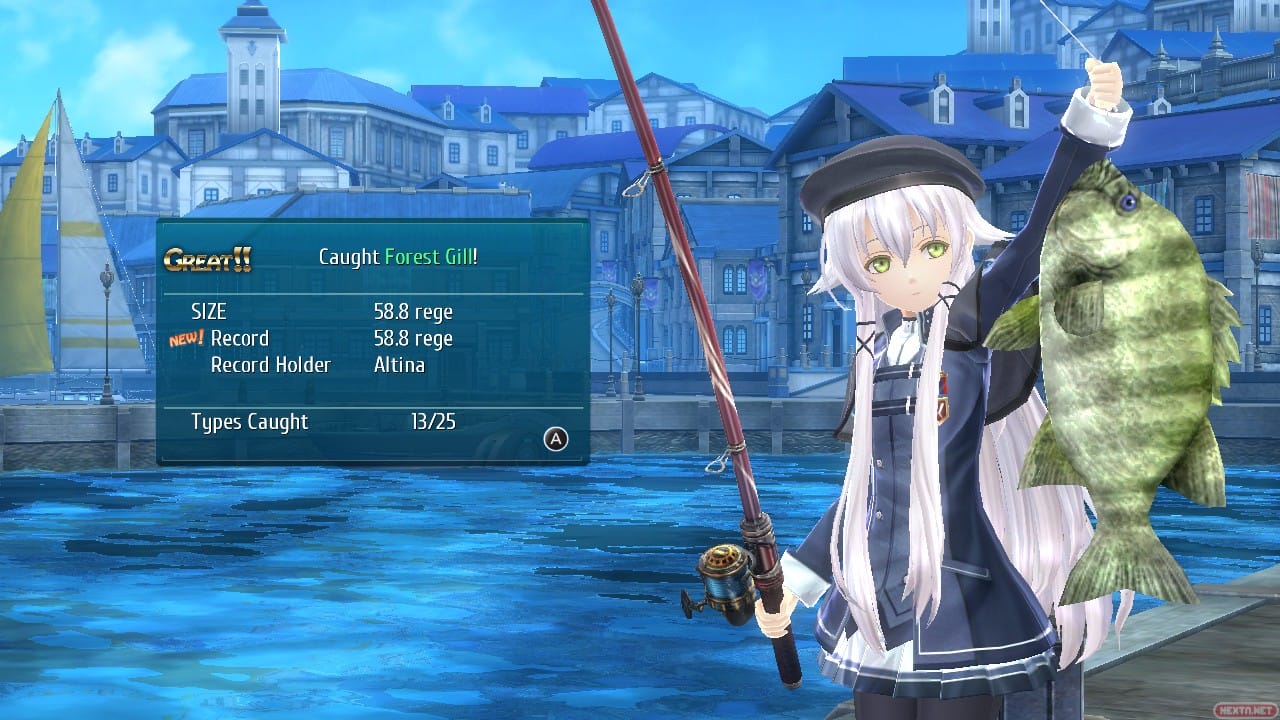
Task: Open the SIZE info entry
Action: click(x=209, y=311)
